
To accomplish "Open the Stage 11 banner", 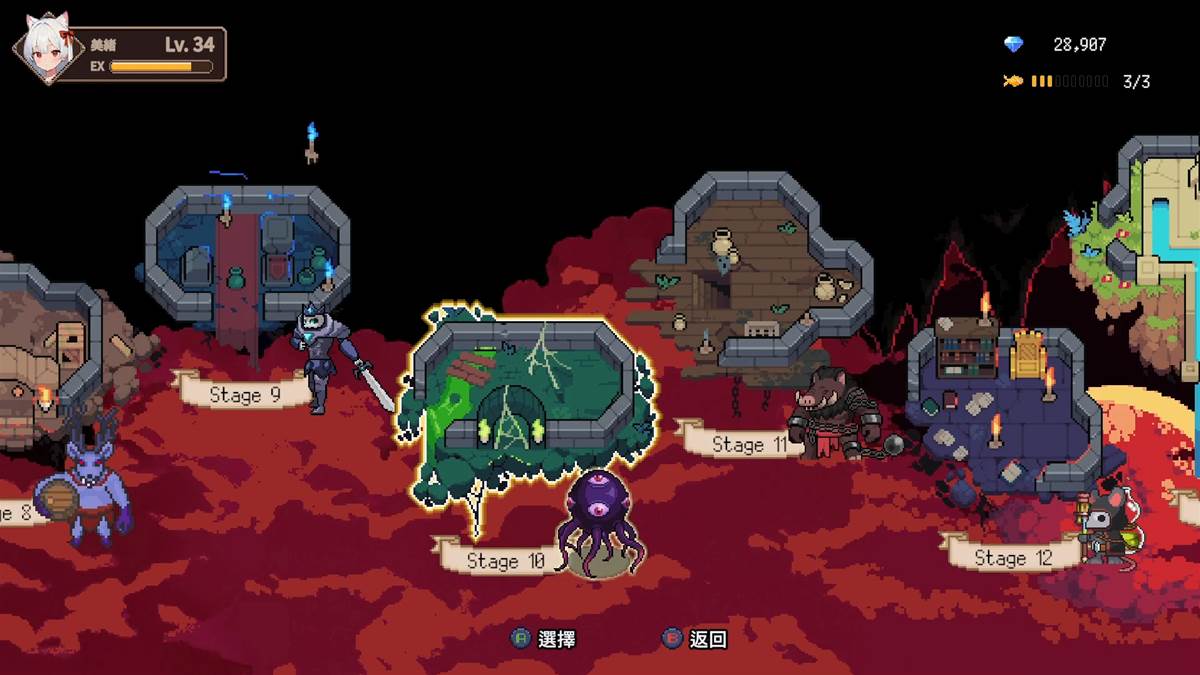I will (x=748, y=443).
